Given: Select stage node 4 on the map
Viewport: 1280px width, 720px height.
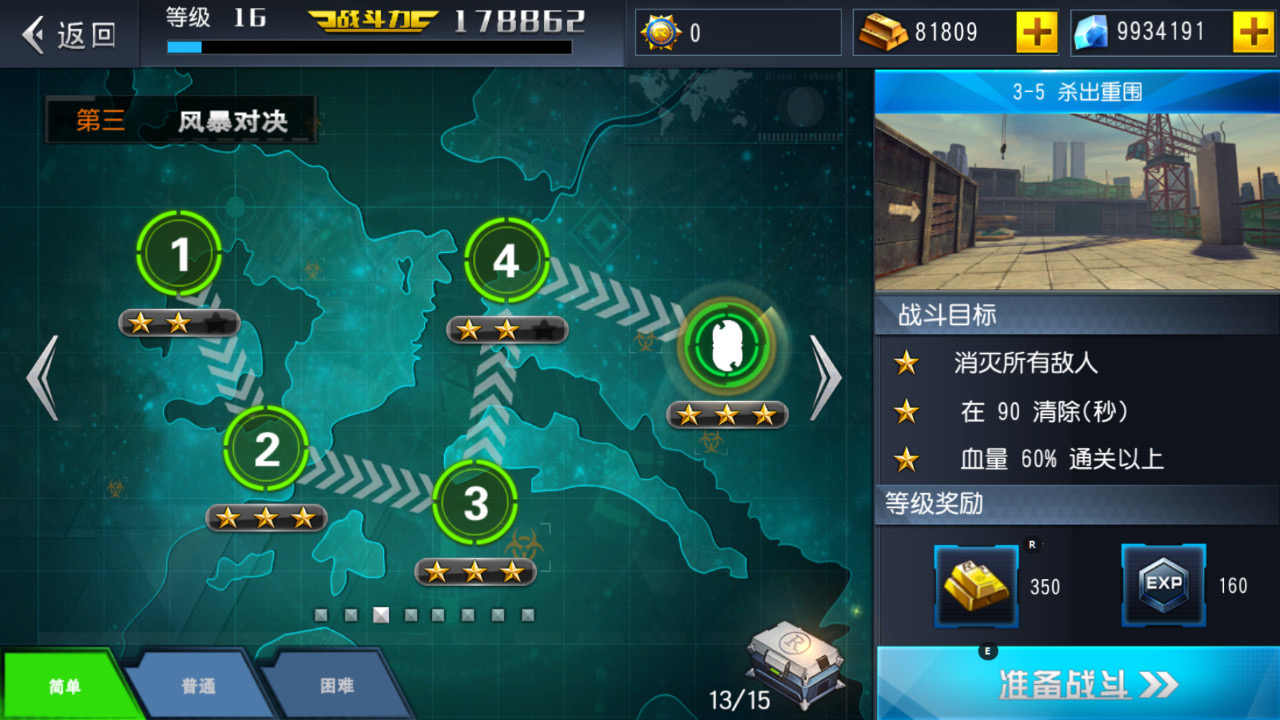Looking at the screenshot, I should (x=506, y=262).
